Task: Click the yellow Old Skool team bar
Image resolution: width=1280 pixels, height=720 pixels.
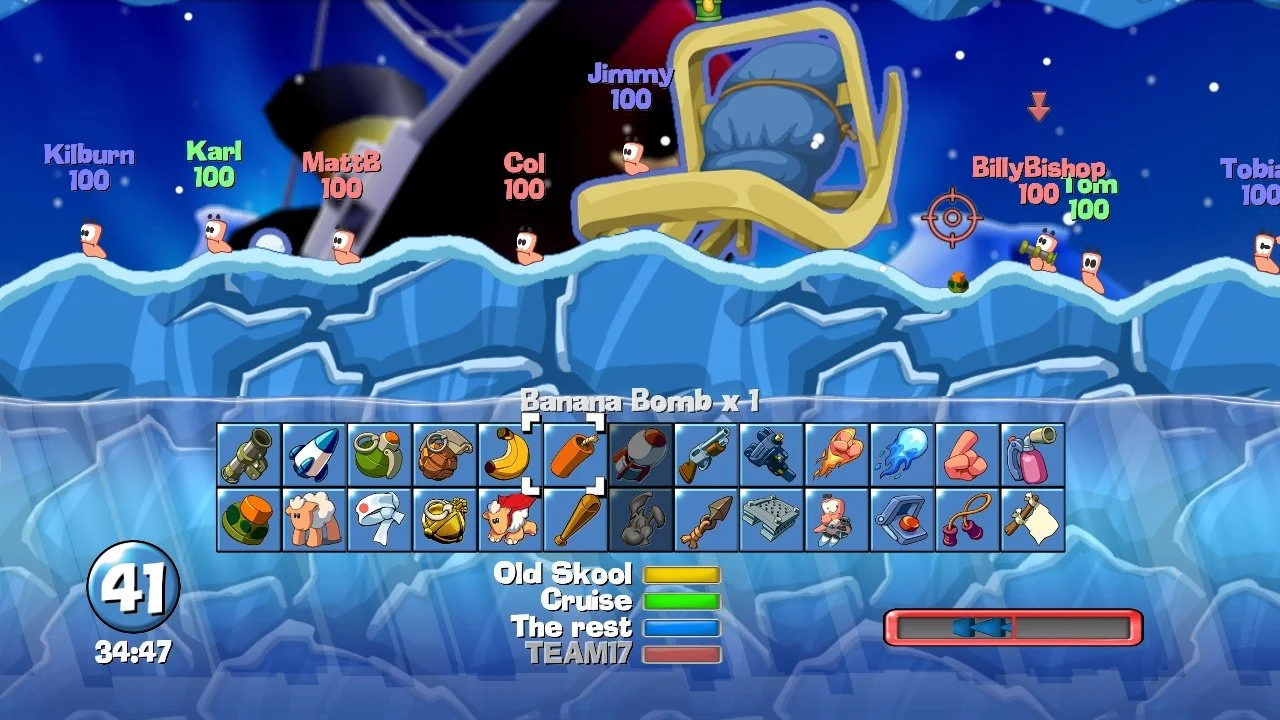Action: pos(683,573)
